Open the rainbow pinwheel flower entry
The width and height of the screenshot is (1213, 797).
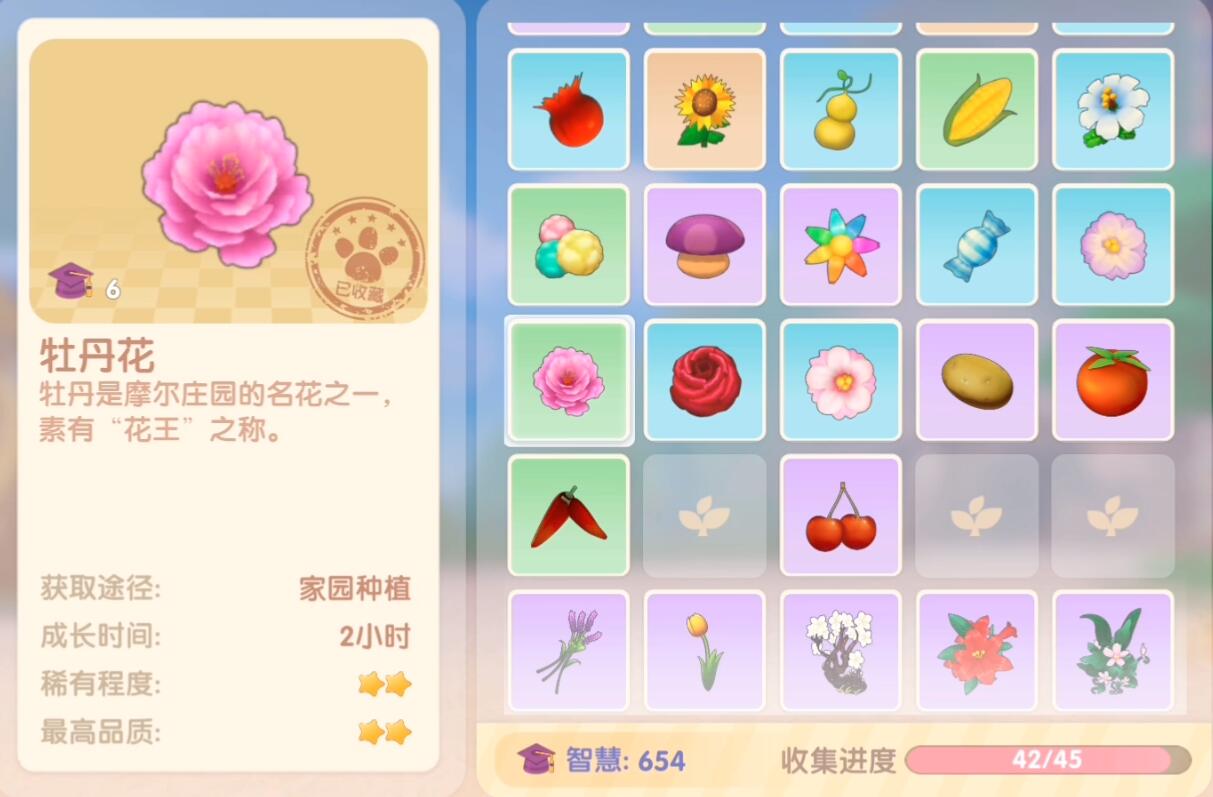[x=840, y=245]
